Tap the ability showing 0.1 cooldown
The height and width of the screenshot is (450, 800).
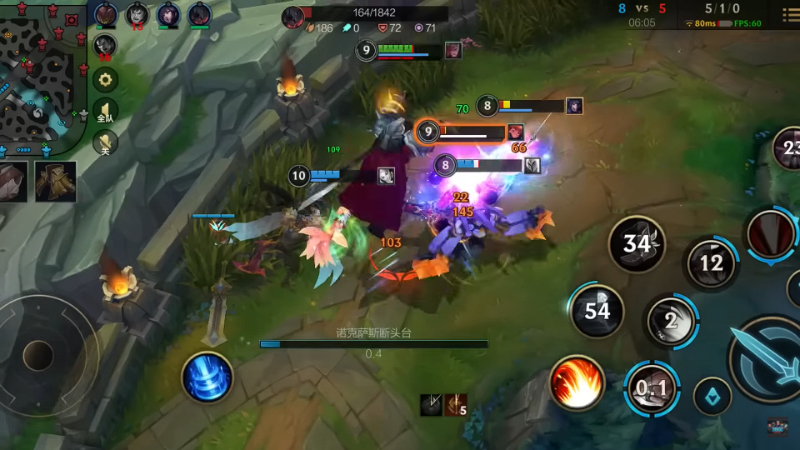652,388
